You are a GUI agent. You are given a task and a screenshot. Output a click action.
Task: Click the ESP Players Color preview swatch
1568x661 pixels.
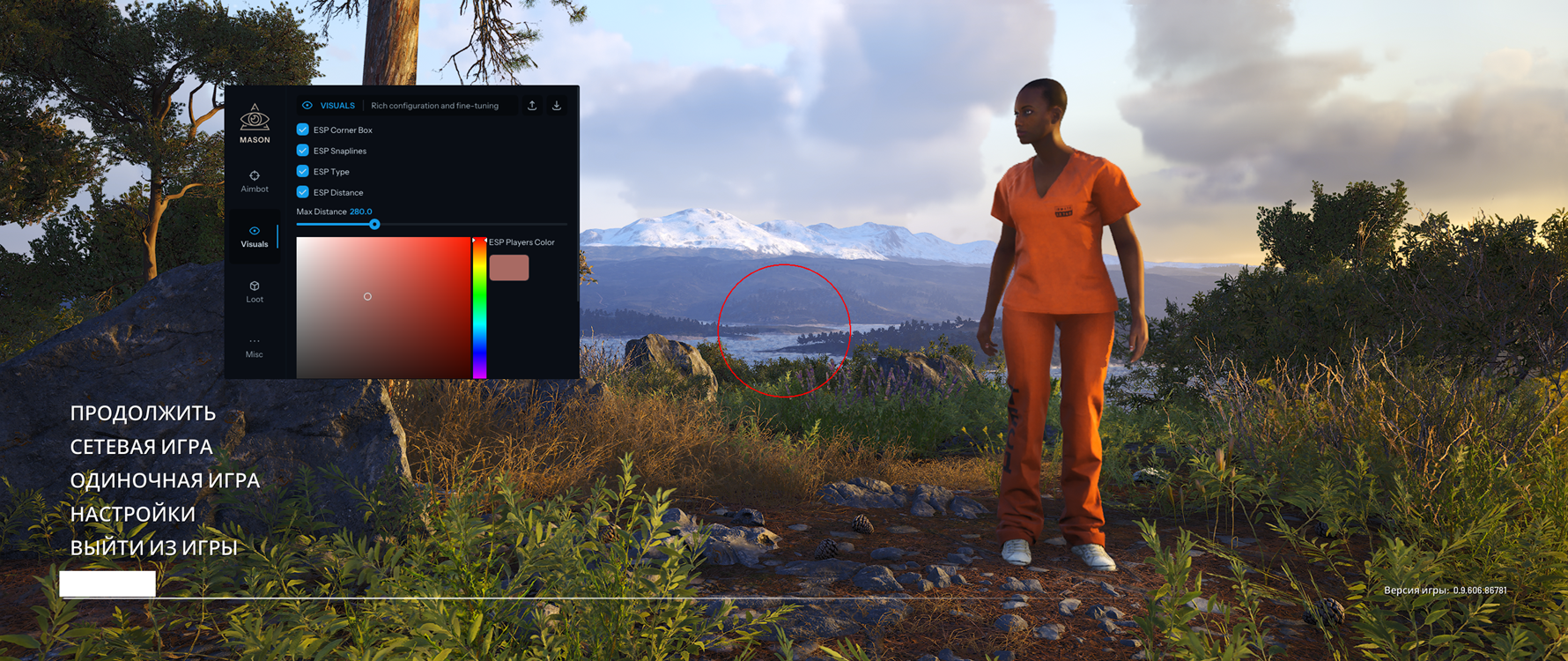coord(509,268)
